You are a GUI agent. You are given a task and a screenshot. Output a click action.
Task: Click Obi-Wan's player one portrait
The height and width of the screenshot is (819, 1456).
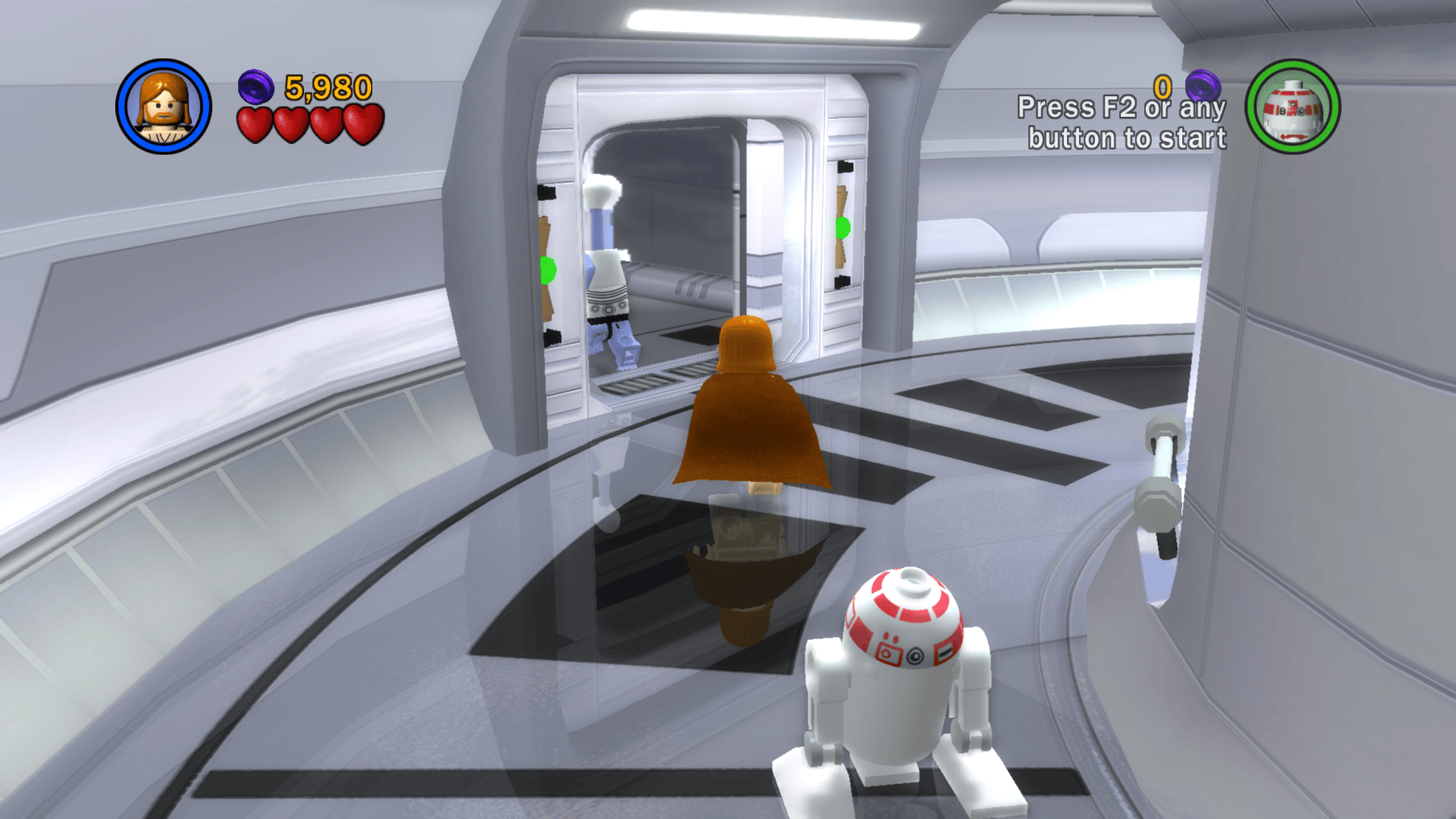(x=164, y=106)
